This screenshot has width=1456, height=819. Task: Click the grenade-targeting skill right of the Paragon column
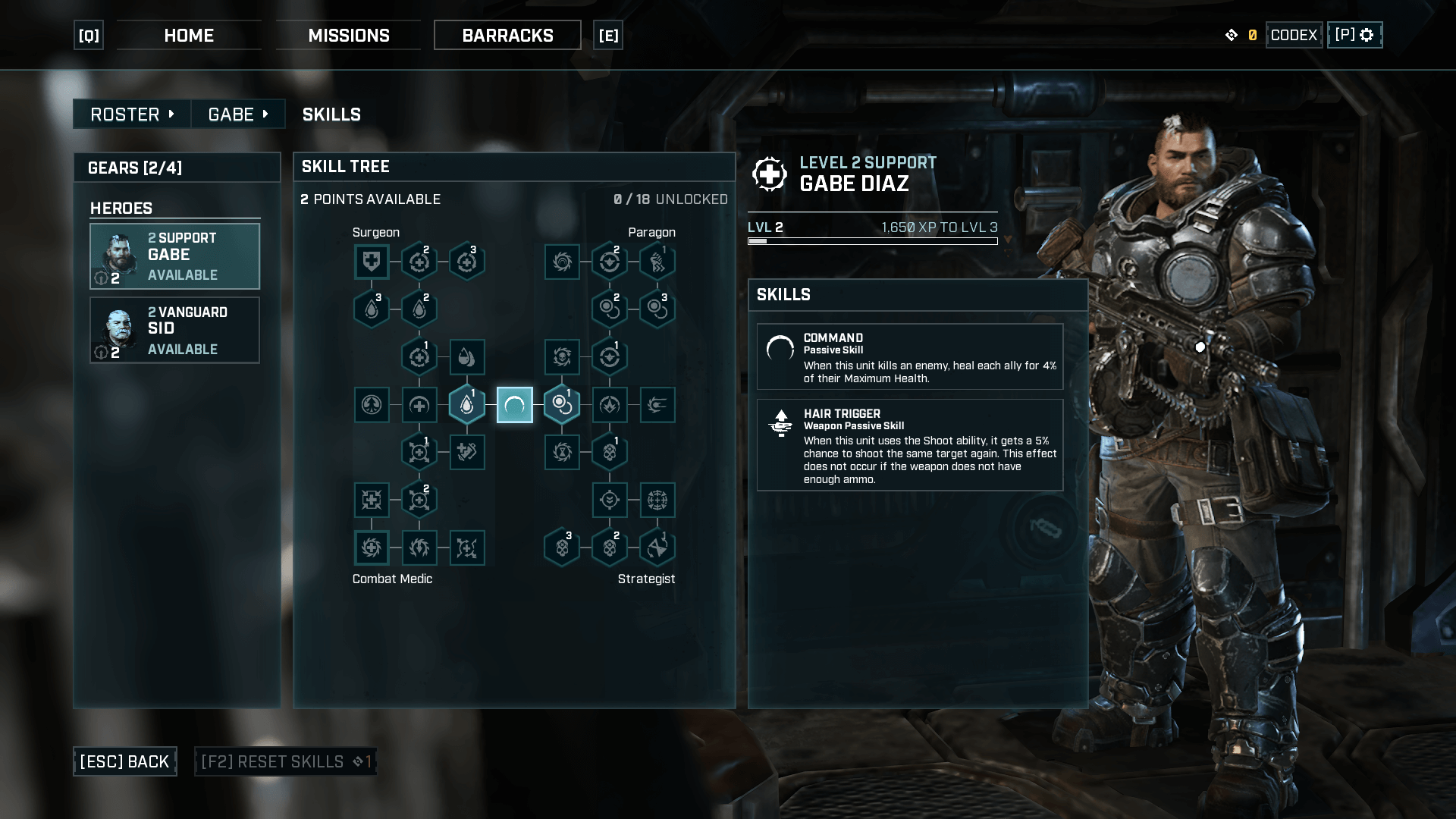(x=657, y=404)
